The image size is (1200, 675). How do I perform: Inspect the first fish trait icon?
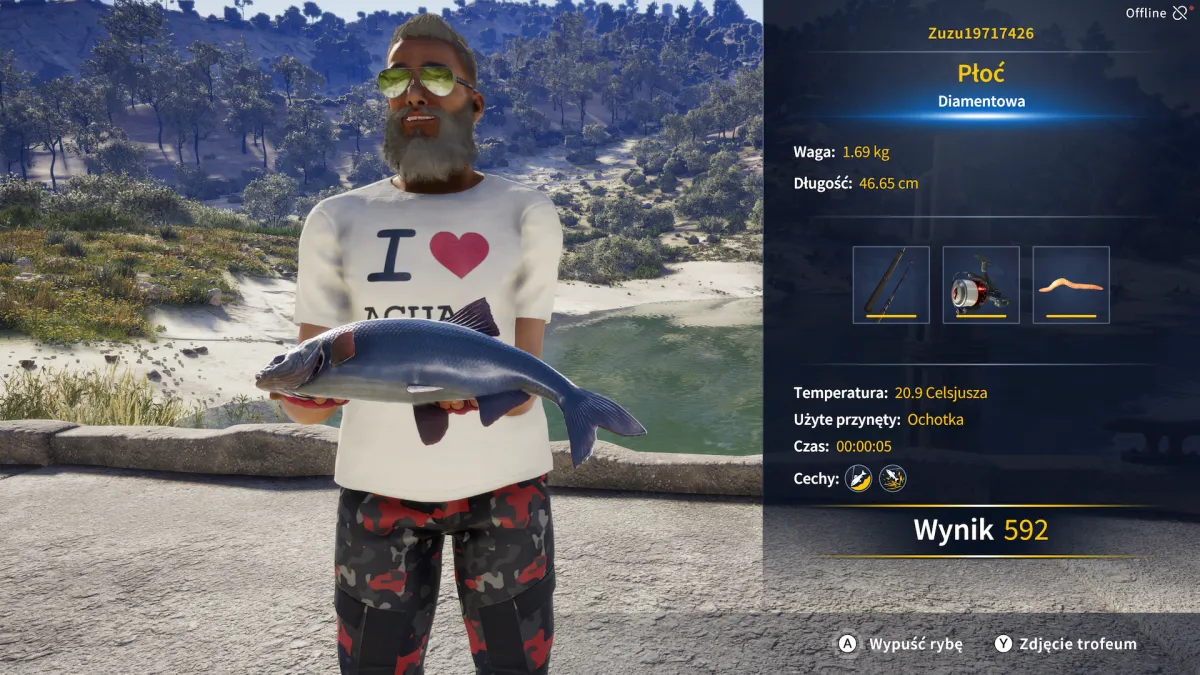pyautogui.click(x=858, y=479)
